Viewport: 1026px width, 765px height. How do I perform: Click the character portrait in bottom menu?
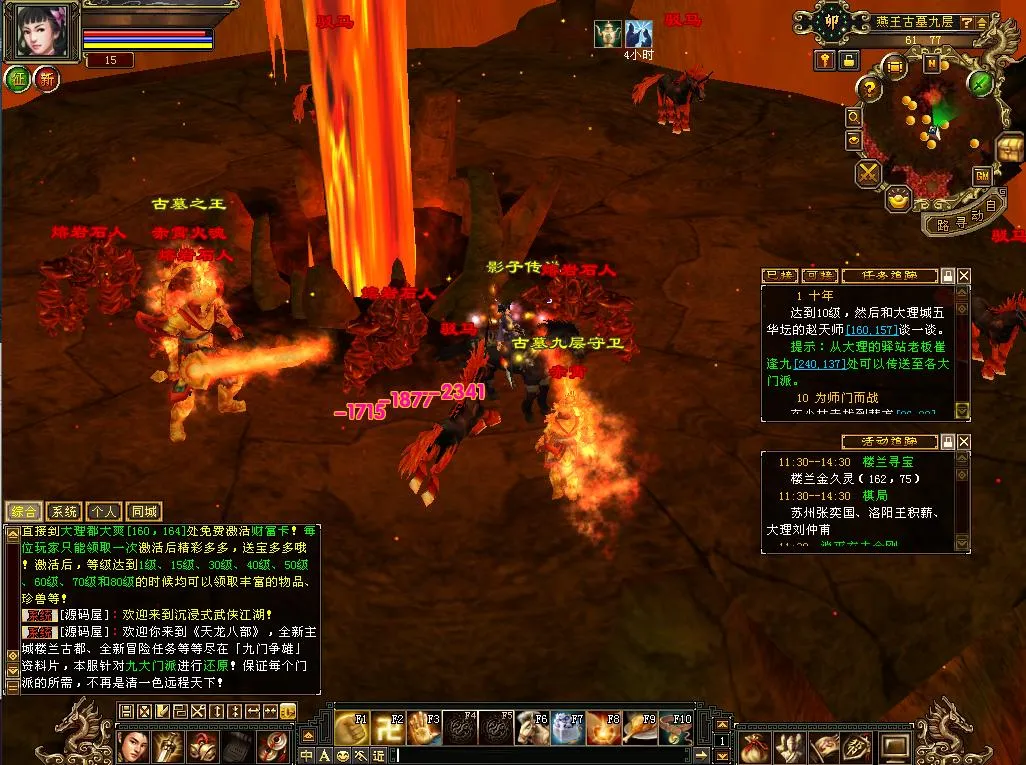[x=134, y=746]
